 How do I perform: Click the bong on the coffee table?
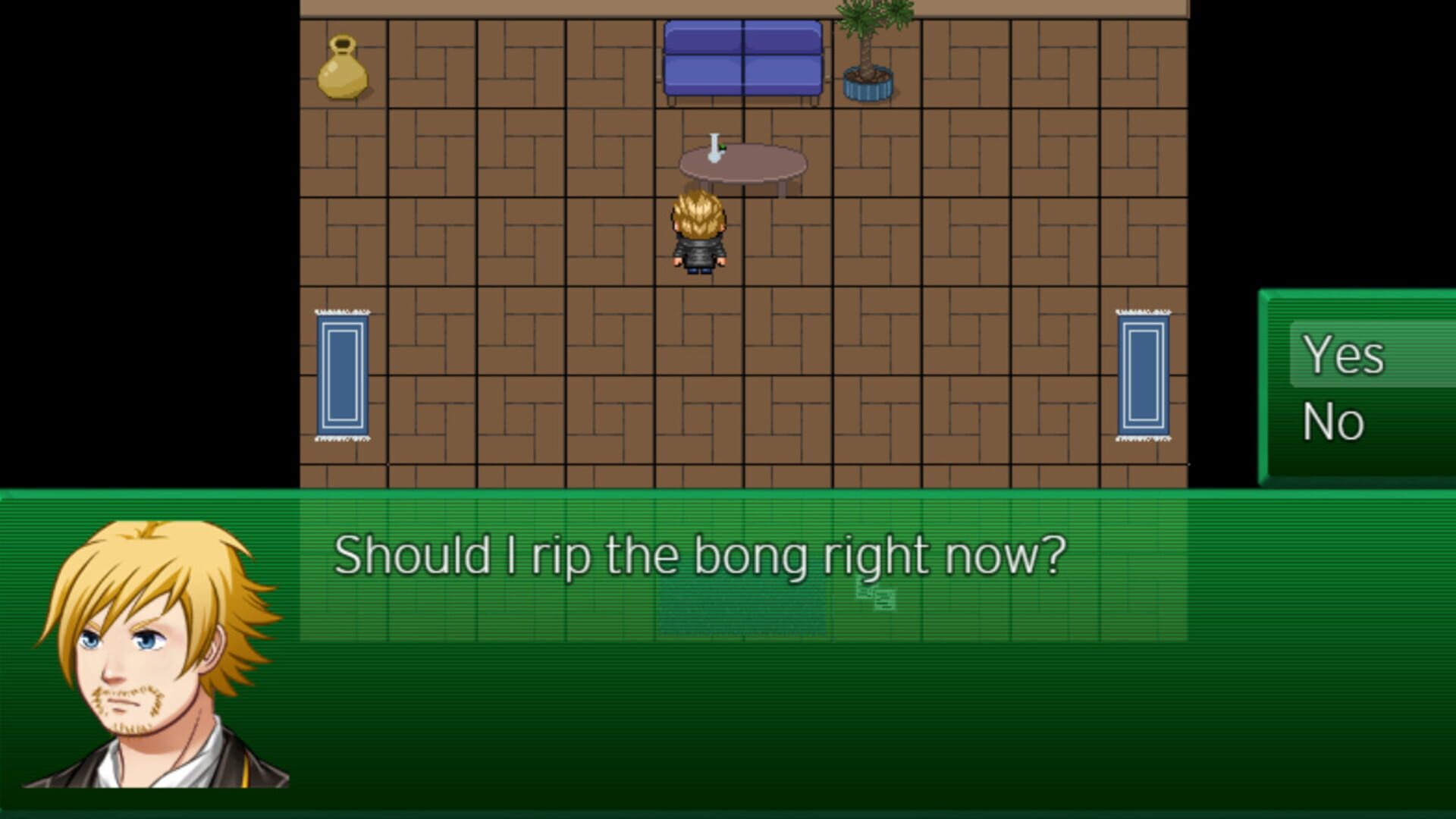714,149
